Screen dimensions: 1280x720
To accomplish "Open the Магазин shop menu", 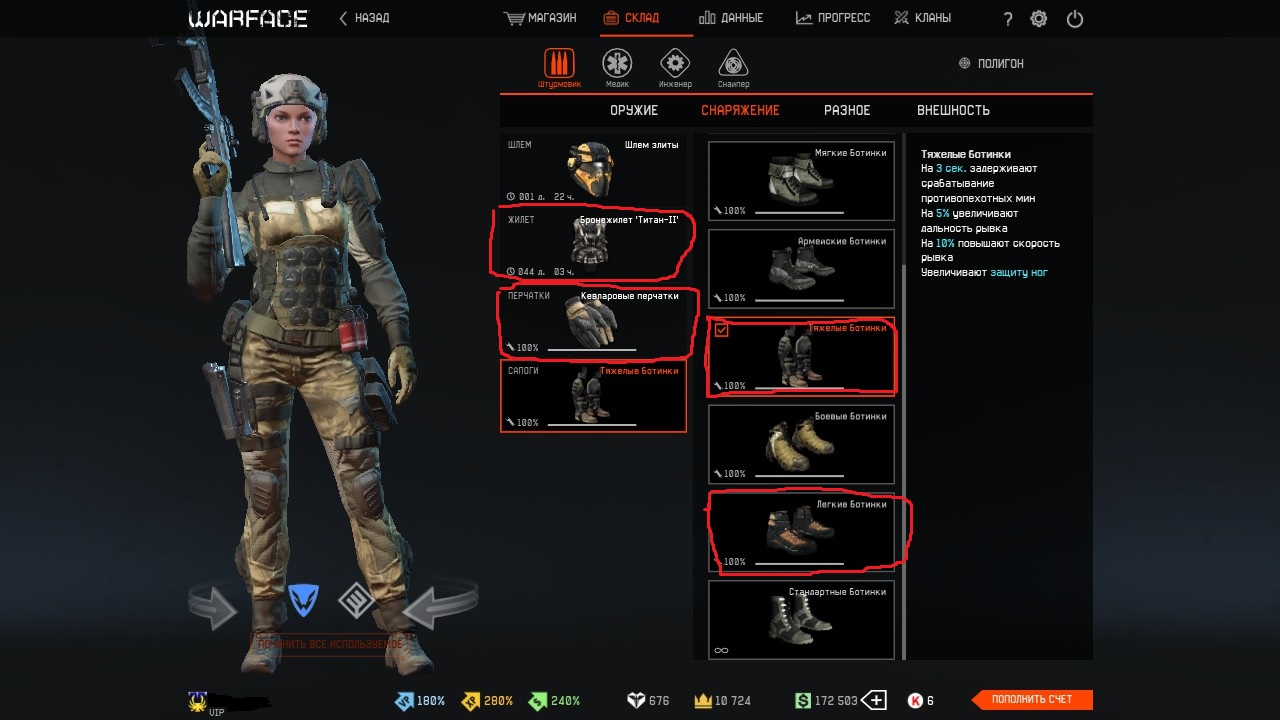I will (540, 18).
